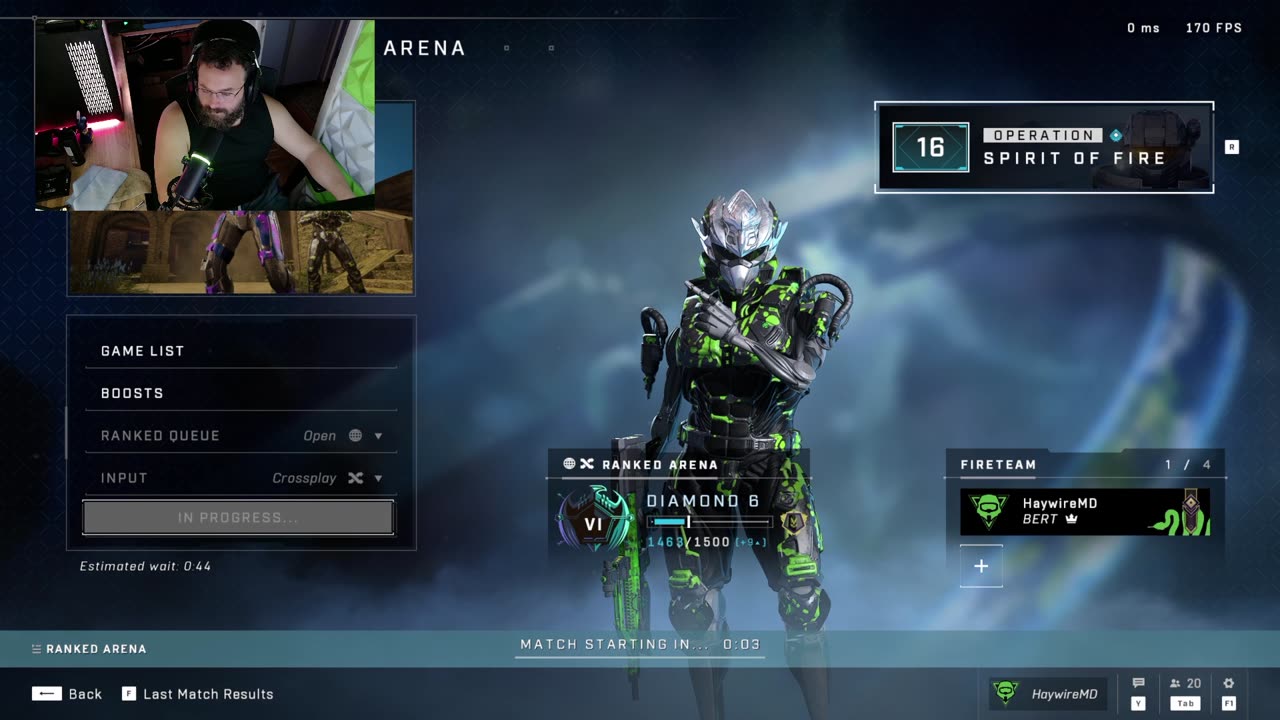Change the Input Crossplay dropdown

pyautogui.click(x=240, y=478)
